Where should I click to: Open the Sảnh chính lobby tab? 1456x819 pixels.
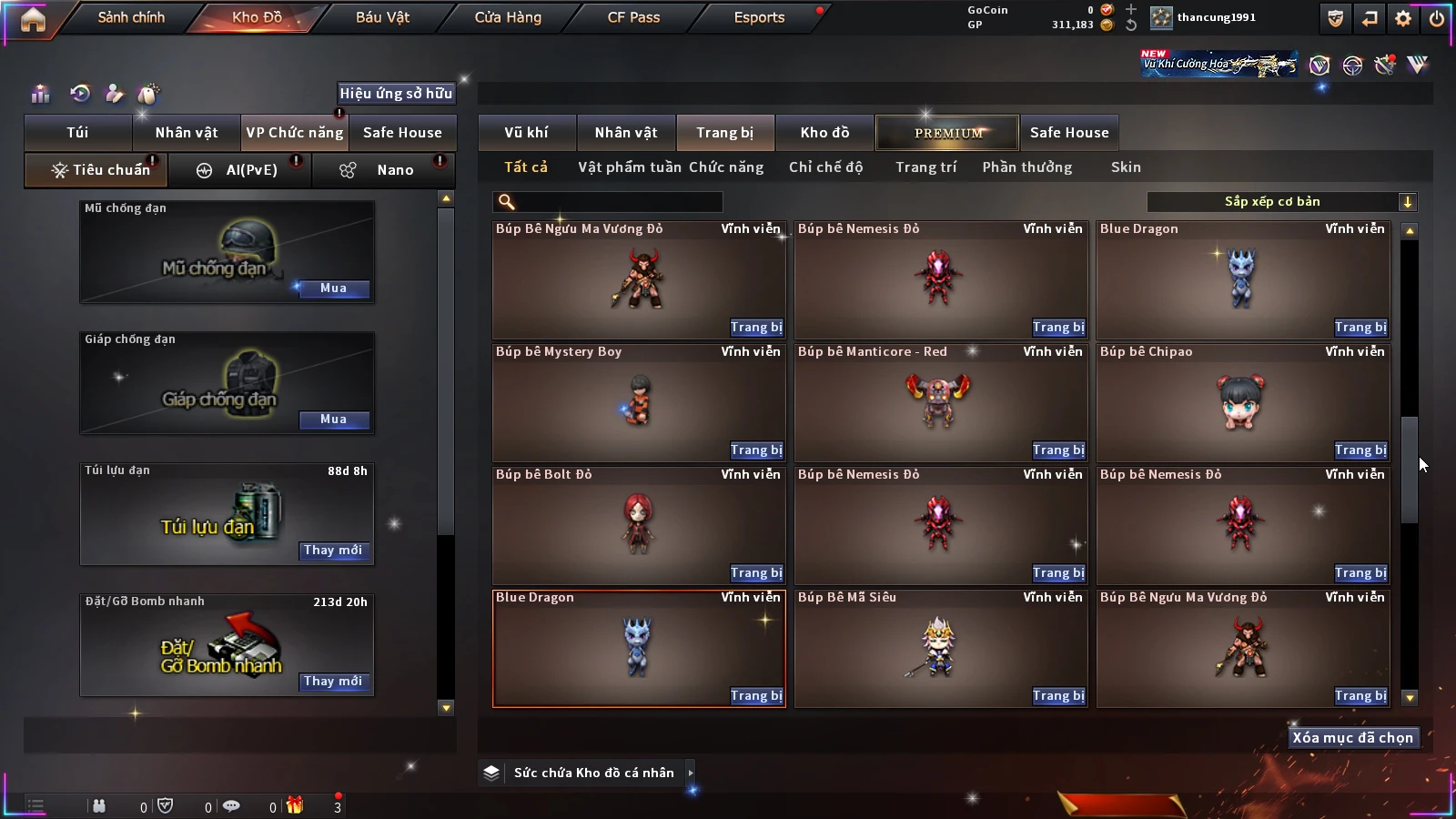click(x=131, y=17)
